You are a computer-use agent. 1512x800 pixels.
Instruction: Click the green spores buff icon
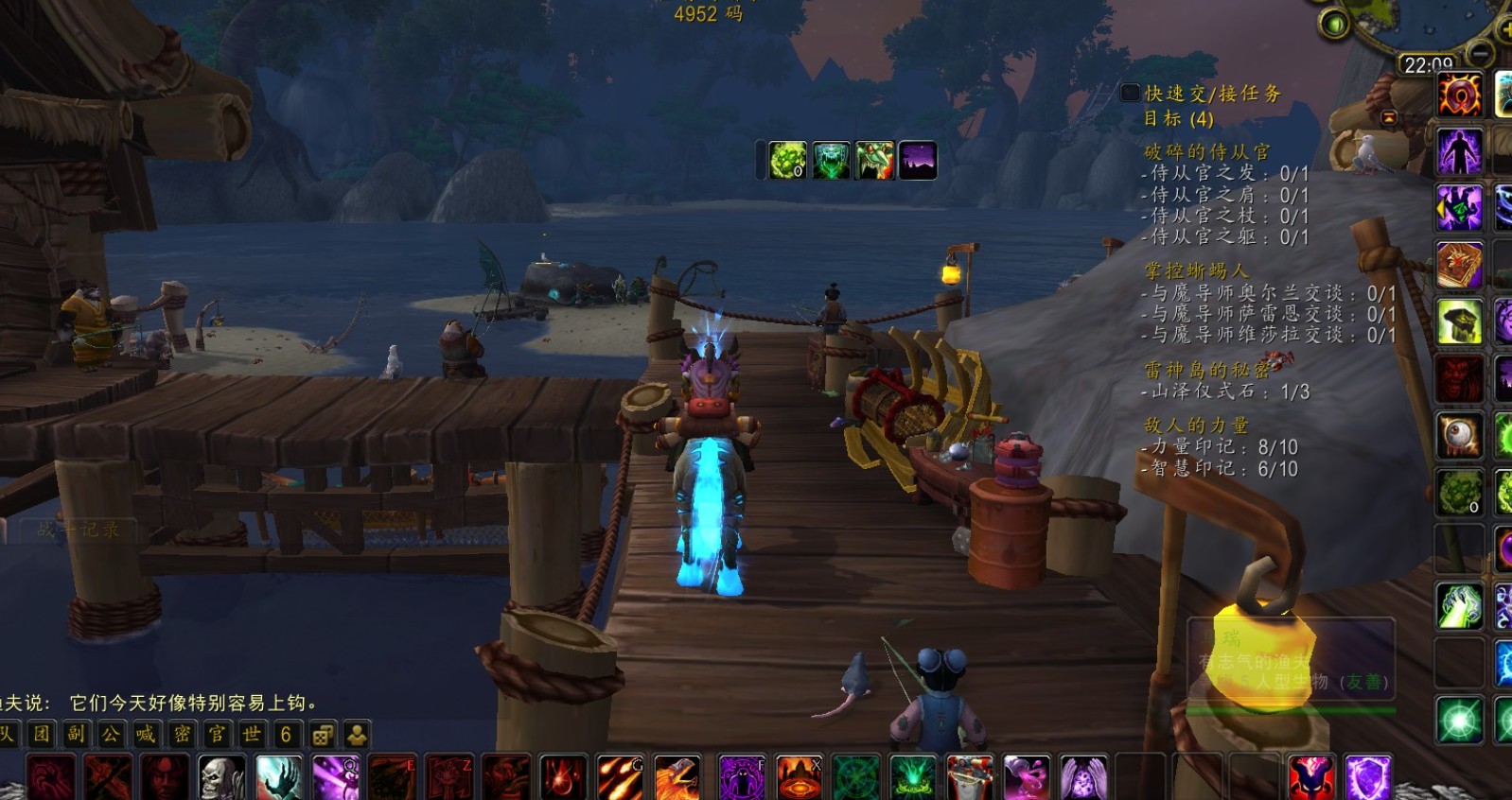787,161
